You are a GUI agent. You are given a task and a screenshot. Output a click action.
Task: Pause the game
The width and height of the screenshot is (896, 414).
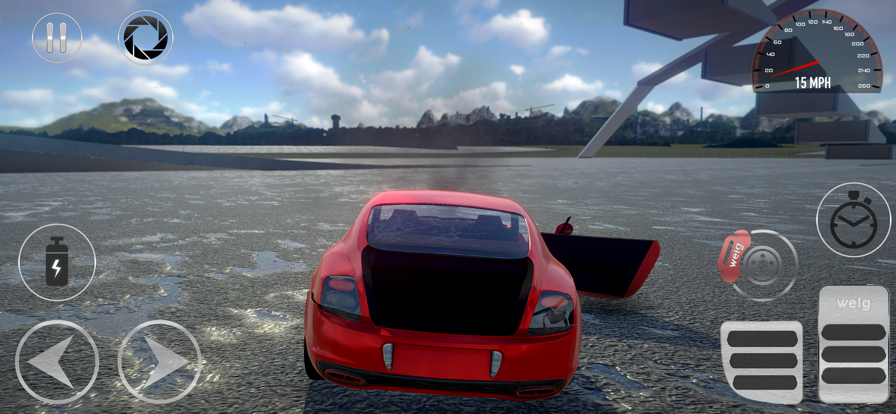click(57, 38)
